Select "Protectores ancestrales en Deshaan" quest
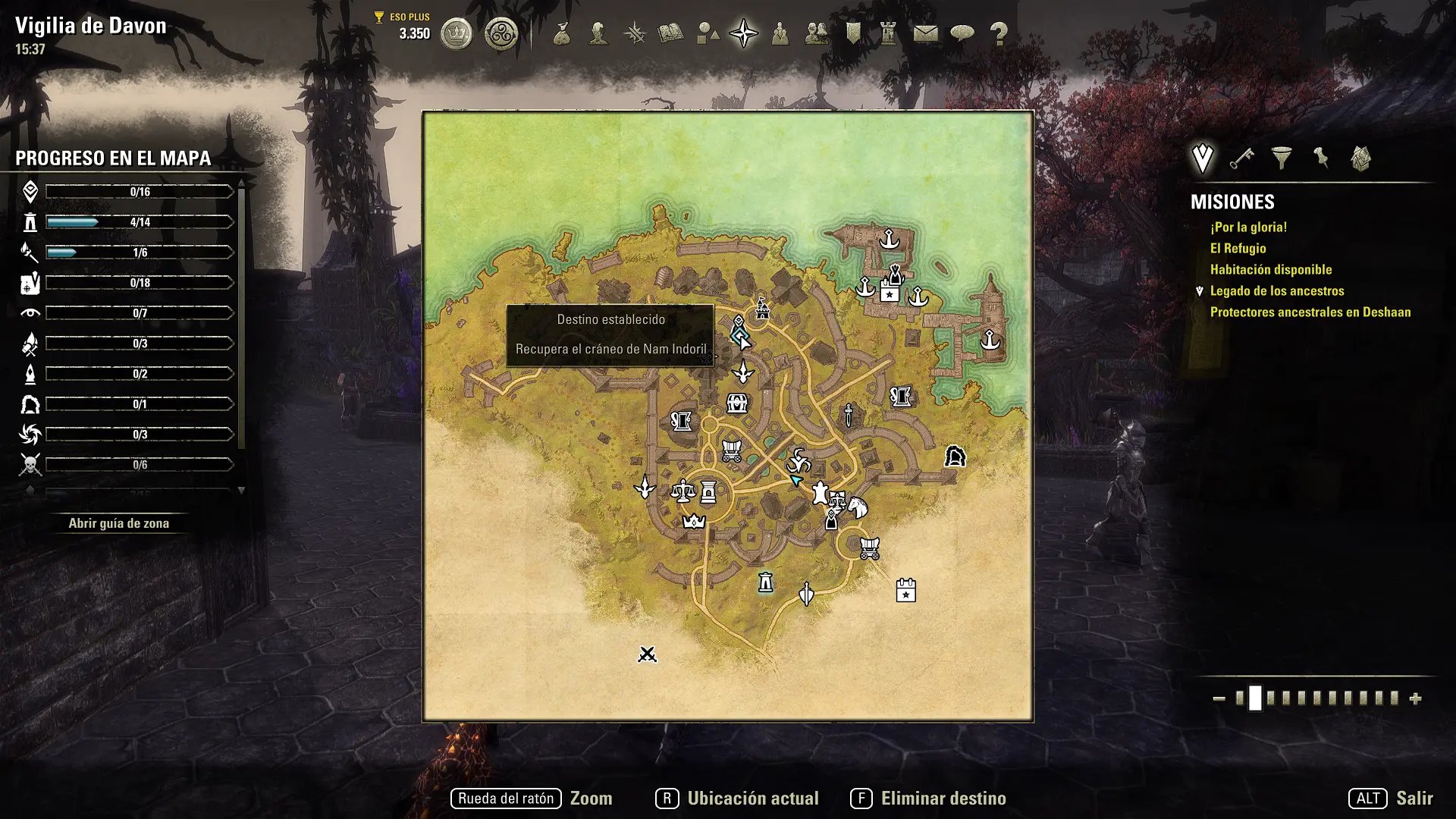The width and height of the screenshot is (1456, 819). [1310, 312]
